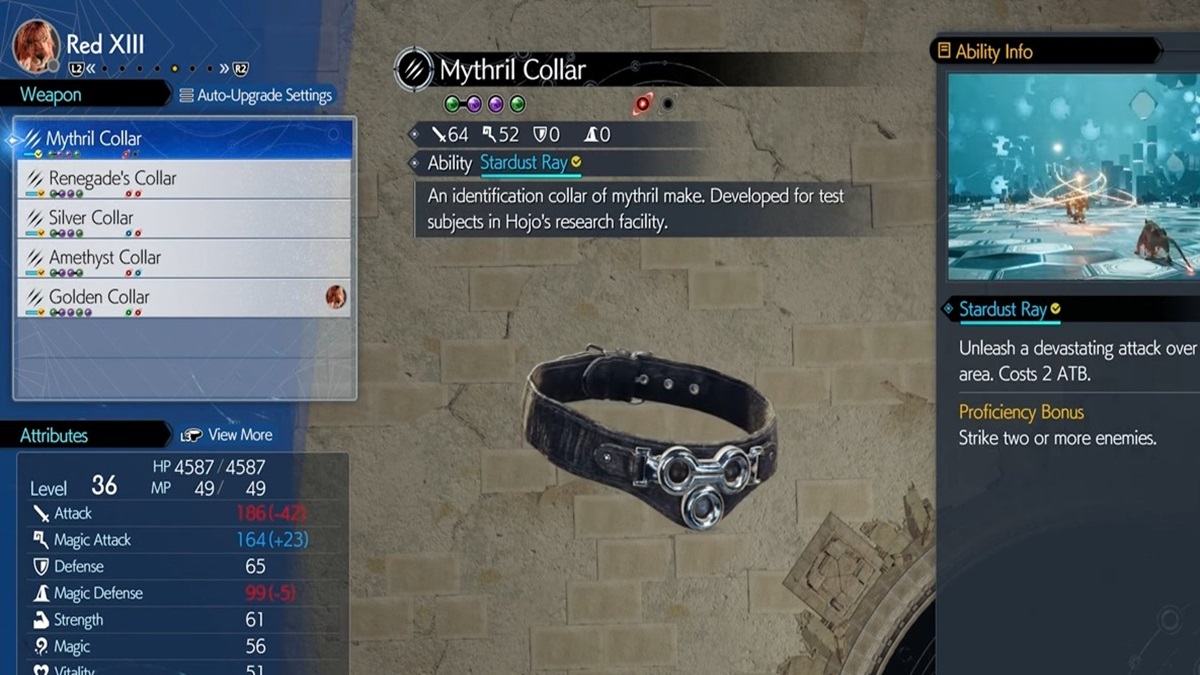The image size is (1200, 675).
Task: Pick the Amethyst Collar entry
Action: pos(184,259)
